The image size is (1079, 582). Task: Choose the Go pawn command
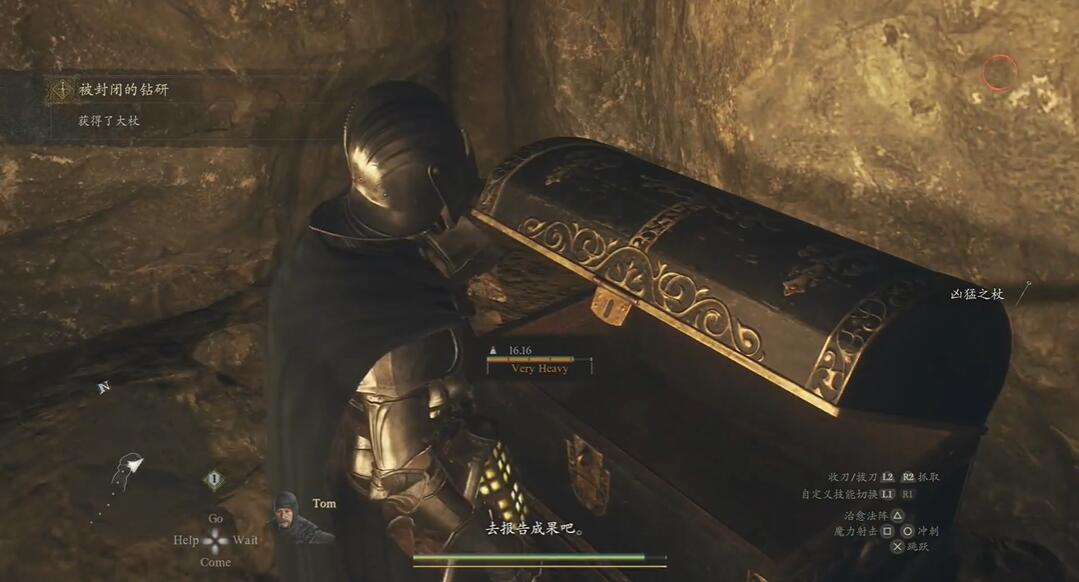point(215,519)
